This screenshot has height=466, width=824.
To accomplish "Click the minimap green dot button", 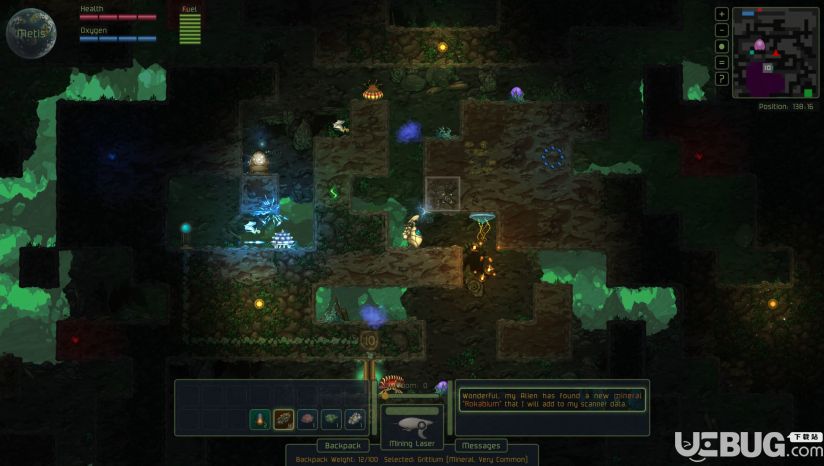I will point(722,46).
